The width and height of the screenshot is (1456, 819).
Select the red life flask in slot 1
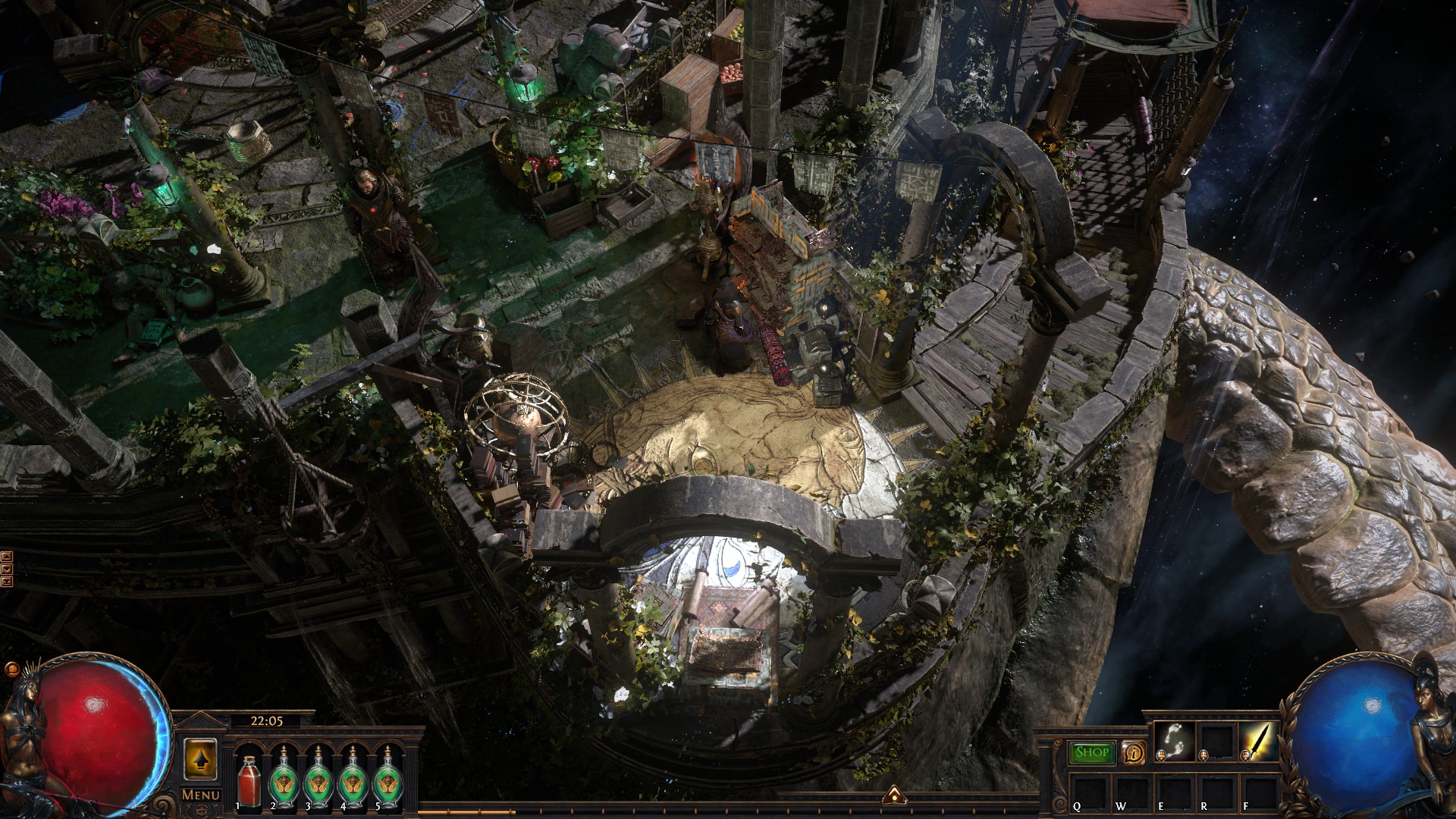pos(249,779)
